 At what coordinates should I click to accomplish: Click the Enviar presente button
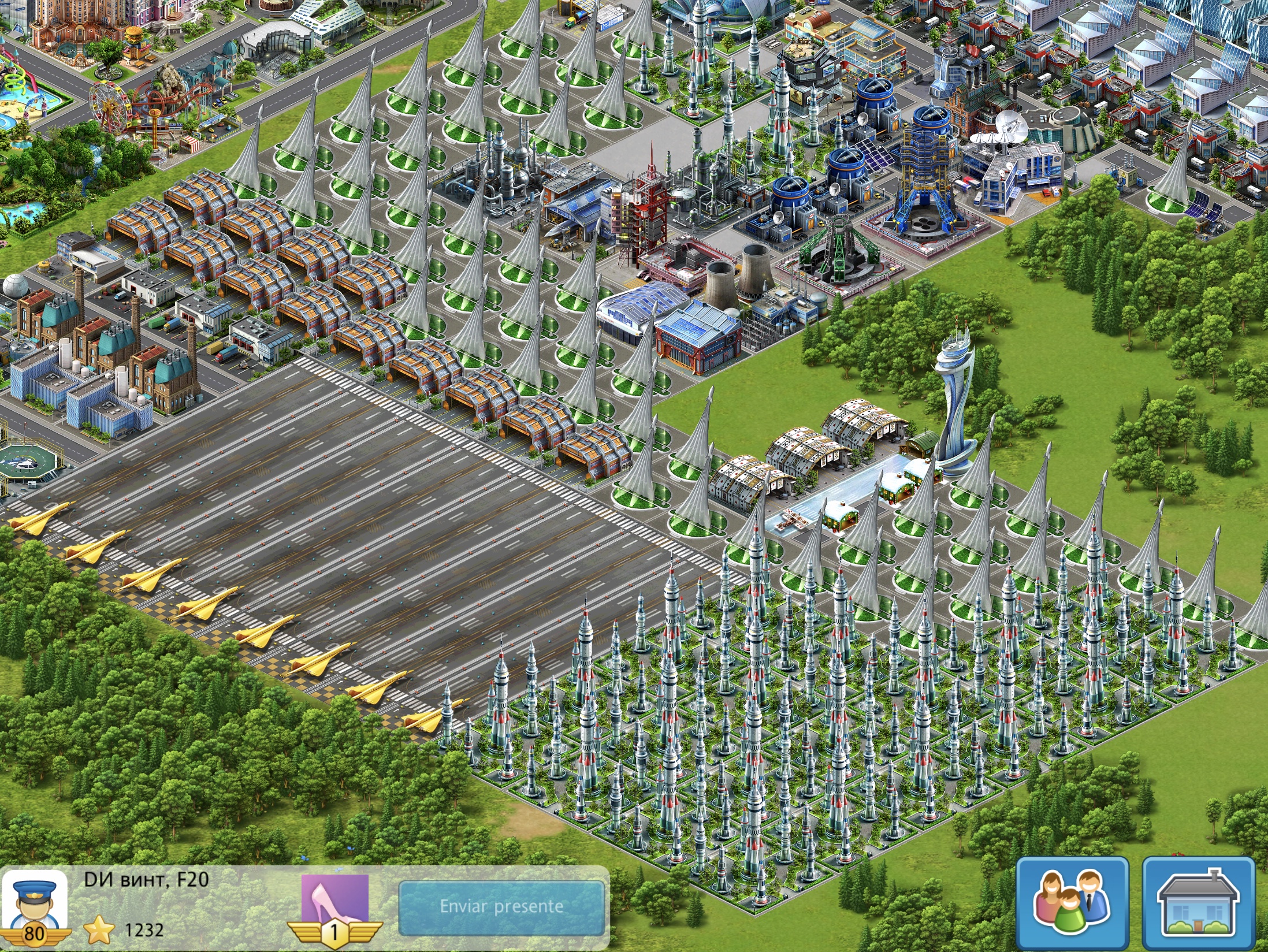pyautogui.click(x=501, y=906)
